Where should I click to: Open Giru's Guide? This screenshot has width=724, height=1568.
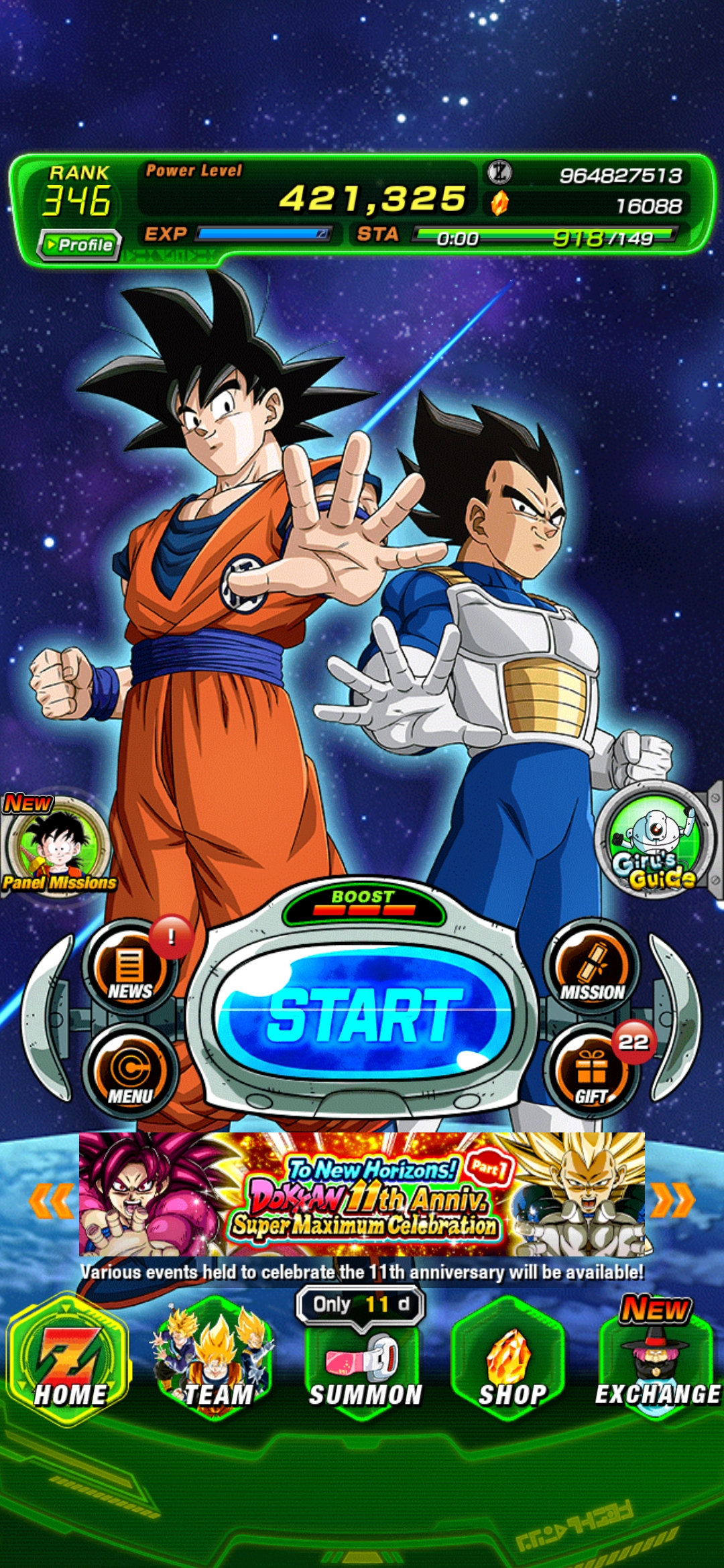[654, 838]
